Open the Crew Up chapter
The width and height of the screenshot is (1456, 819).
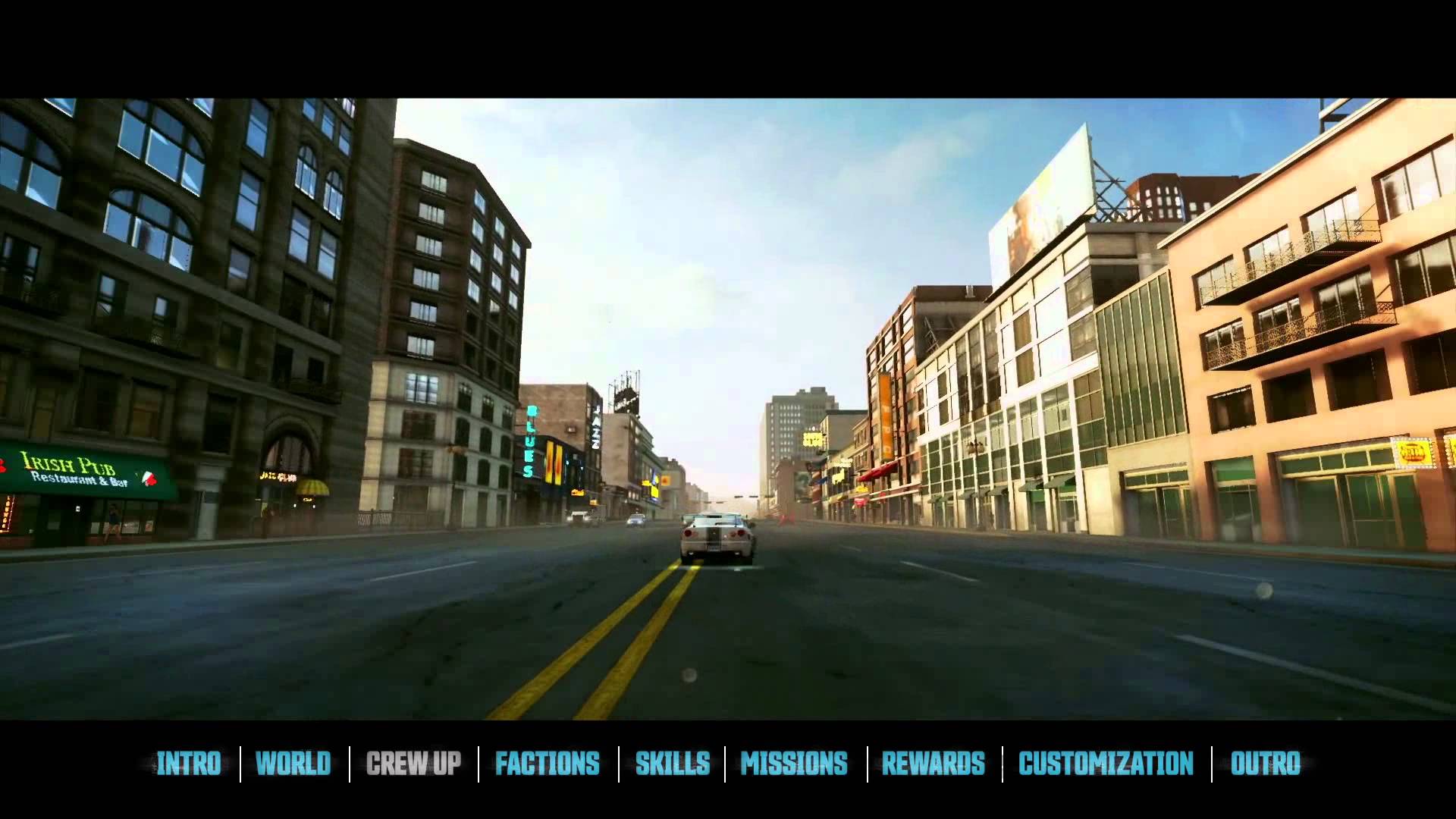(x=413, y=764)
